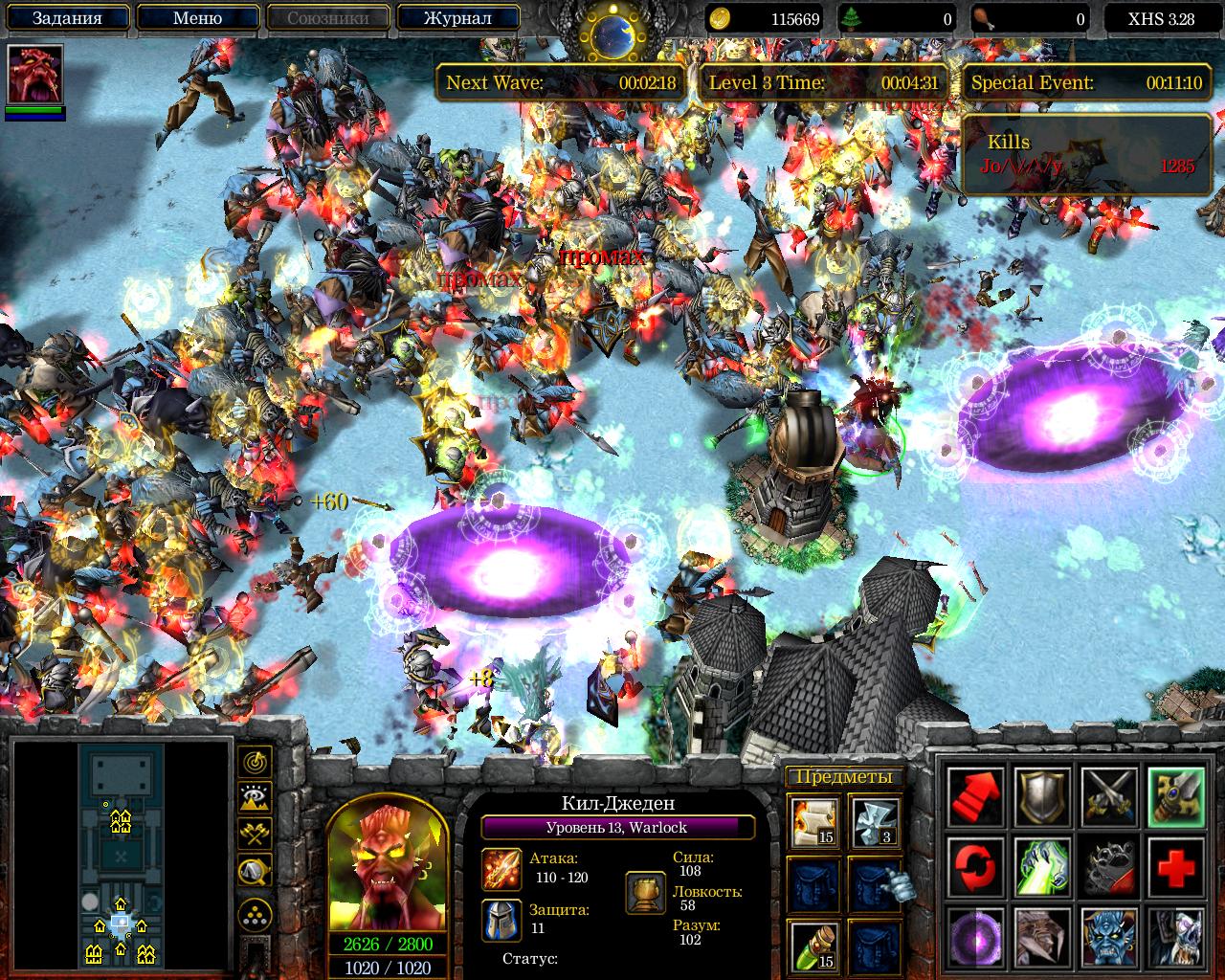The width and height of the screenshot is (1225, 980).
Task: Select the crossed swords Attack command
Action: point(1109,797)
